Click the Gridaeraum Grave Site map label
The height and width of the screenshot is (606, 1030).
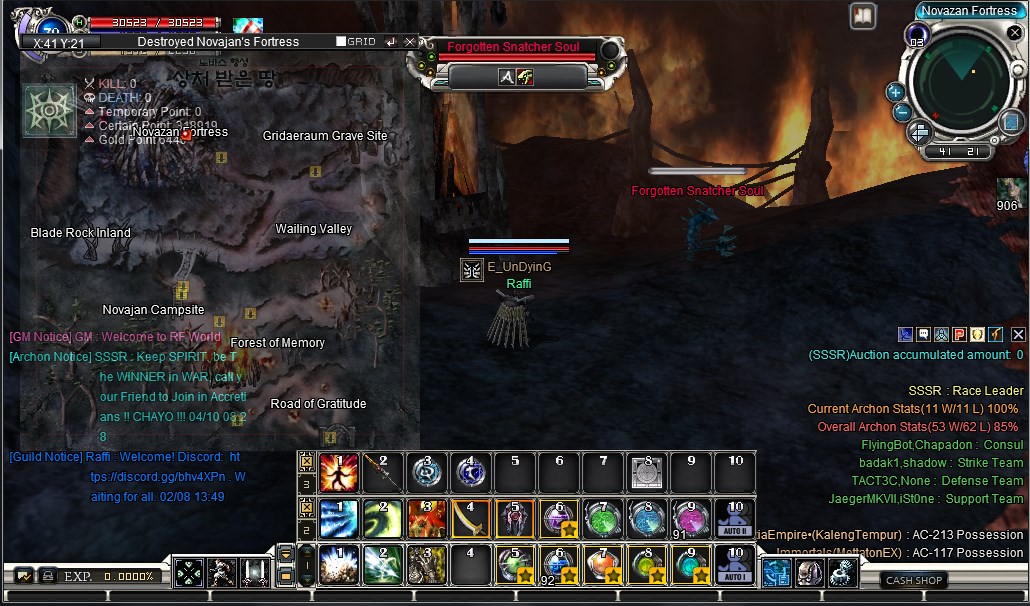pos(325,136)
